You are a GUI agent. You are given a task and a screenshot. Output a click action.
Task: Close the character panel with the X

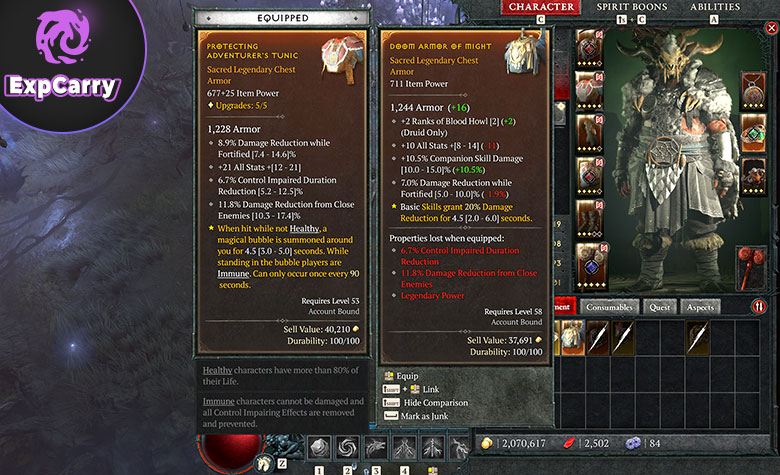[770, 28]
